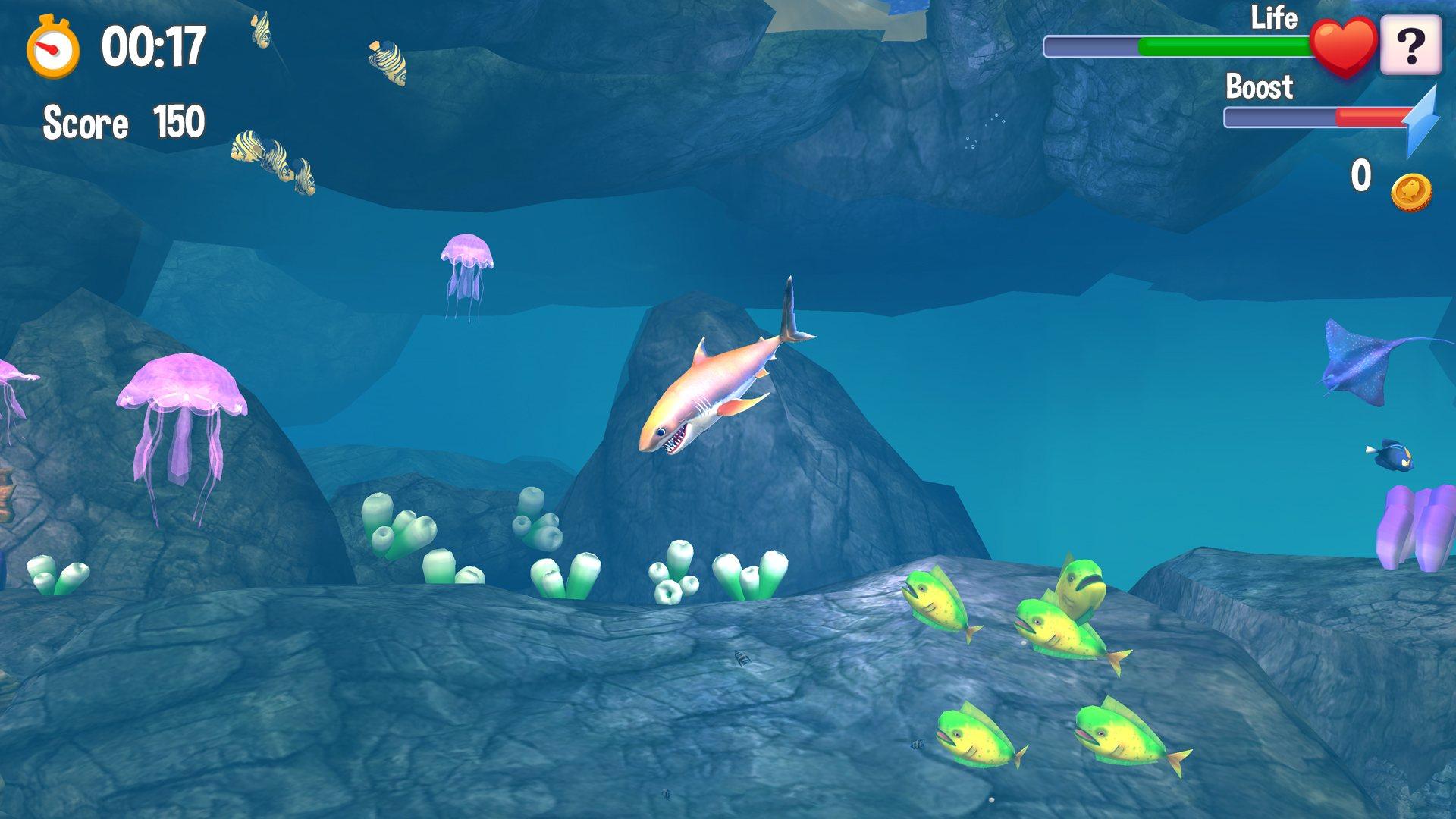This screenshot has width=1456, height=819.
Task: Select the Life label above the health bar
Action: click(1276, 18)
